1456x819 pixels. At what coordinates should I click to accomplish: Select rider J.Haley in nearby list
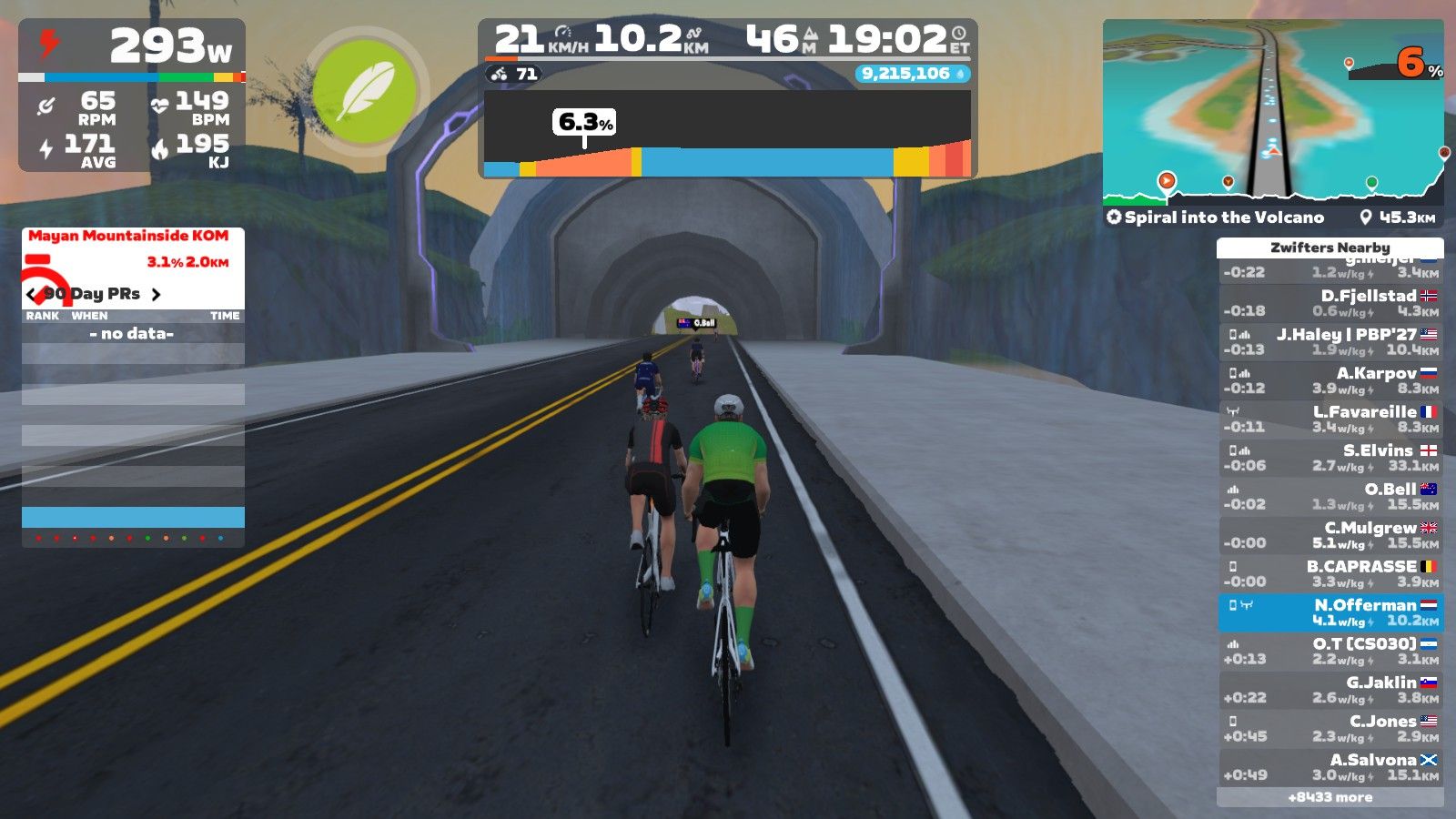1330,342
